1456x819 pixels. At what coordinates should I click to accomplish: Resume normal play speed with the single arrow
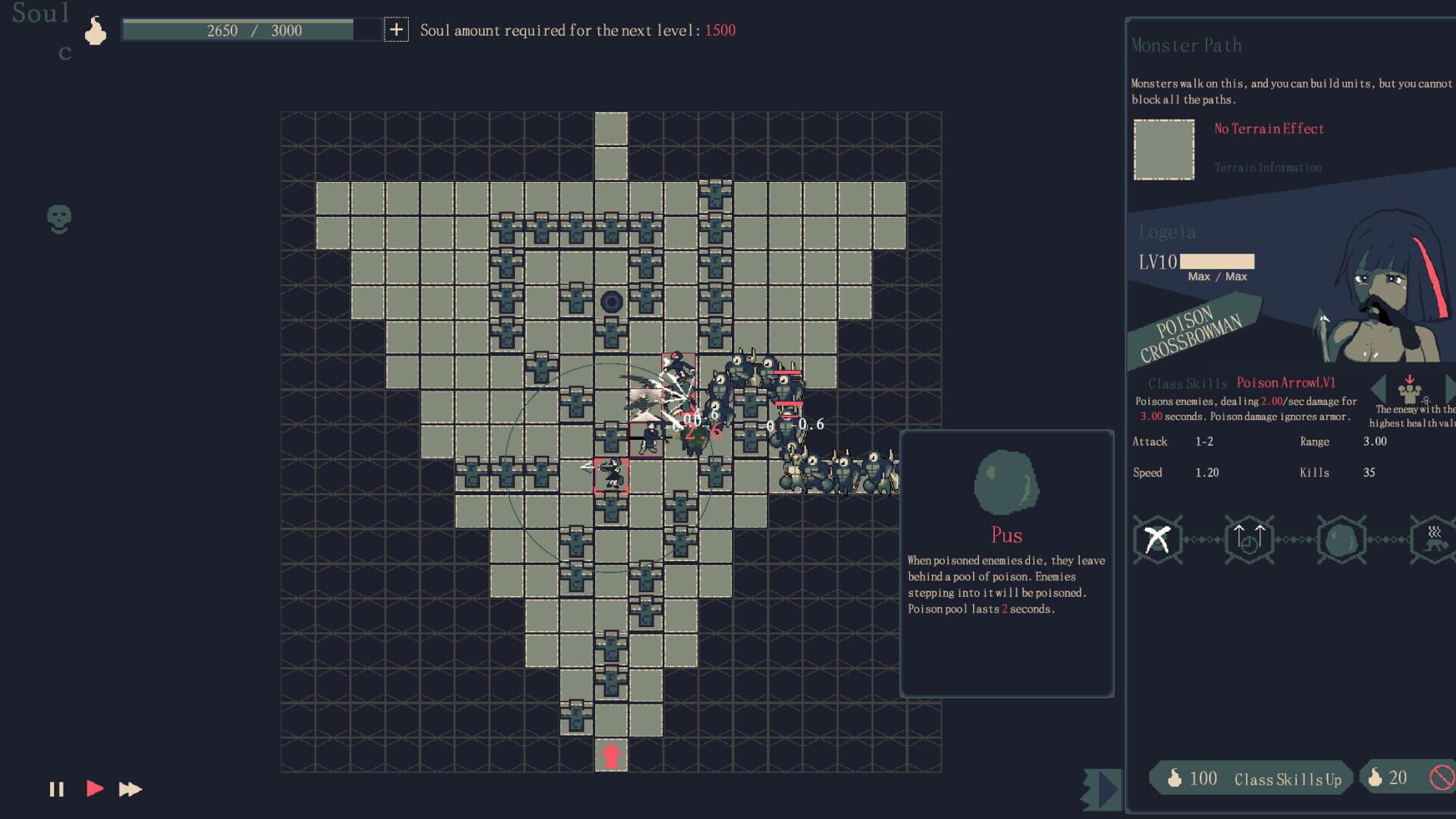coord(93,789)
